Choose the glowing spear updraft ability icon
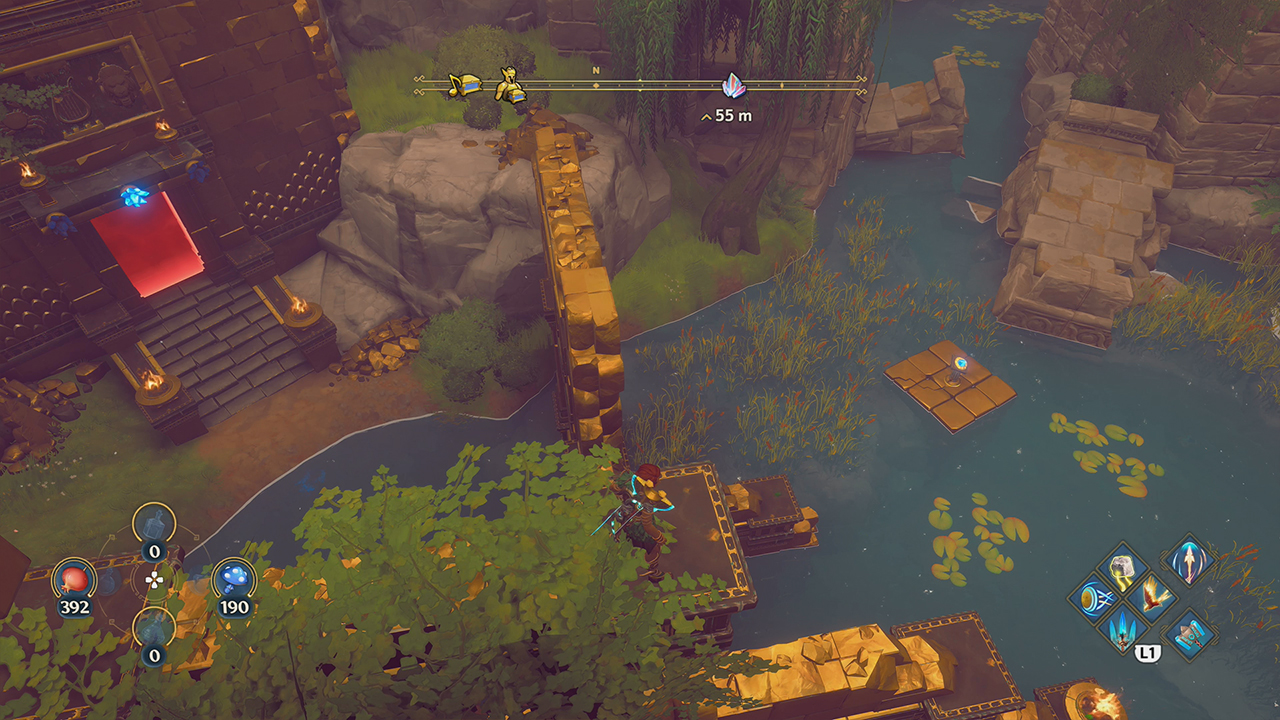The image size is (1280, 720). coord(1189,562)
